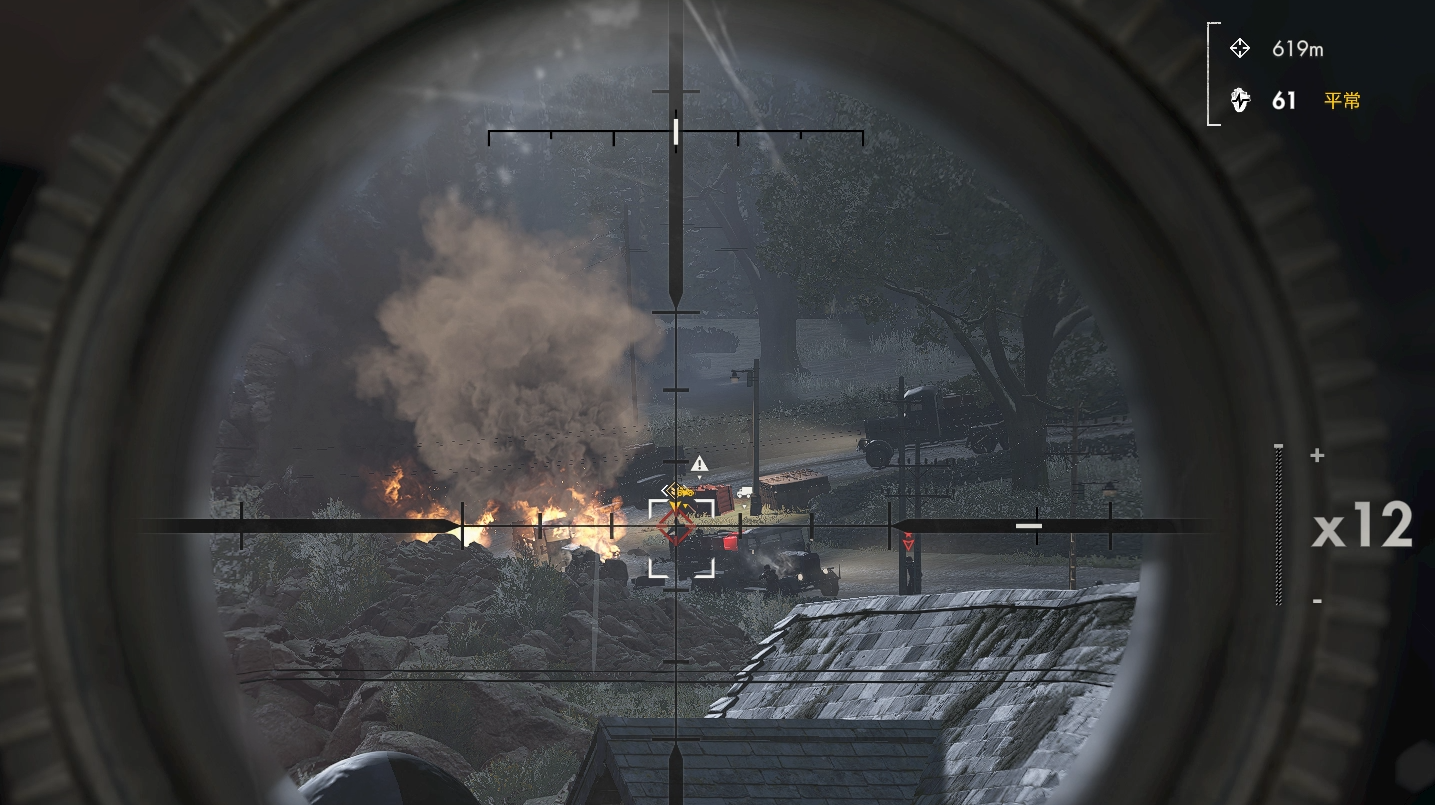Screen dimensions: 1435x805
Task: Click the minus sign on the scope zoom gauge
Action: pos(1317,601)
